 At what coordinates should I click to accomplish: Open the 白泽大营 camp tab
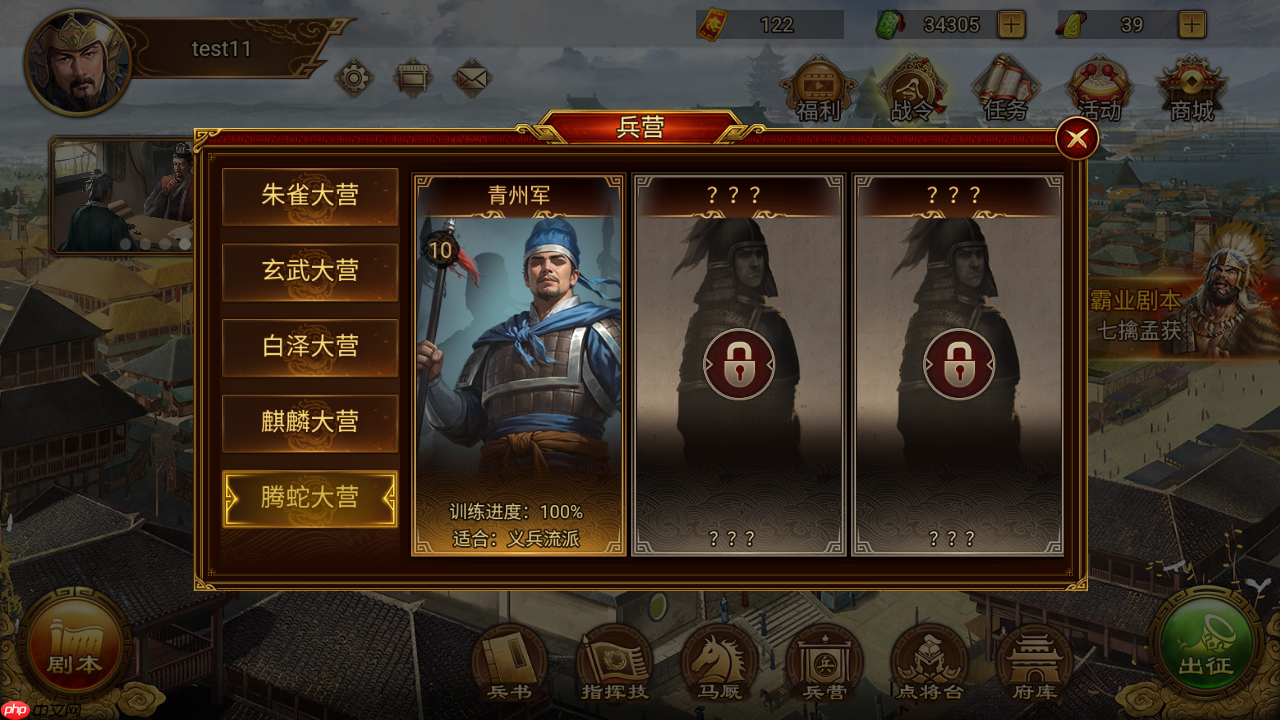click(310, 347)
